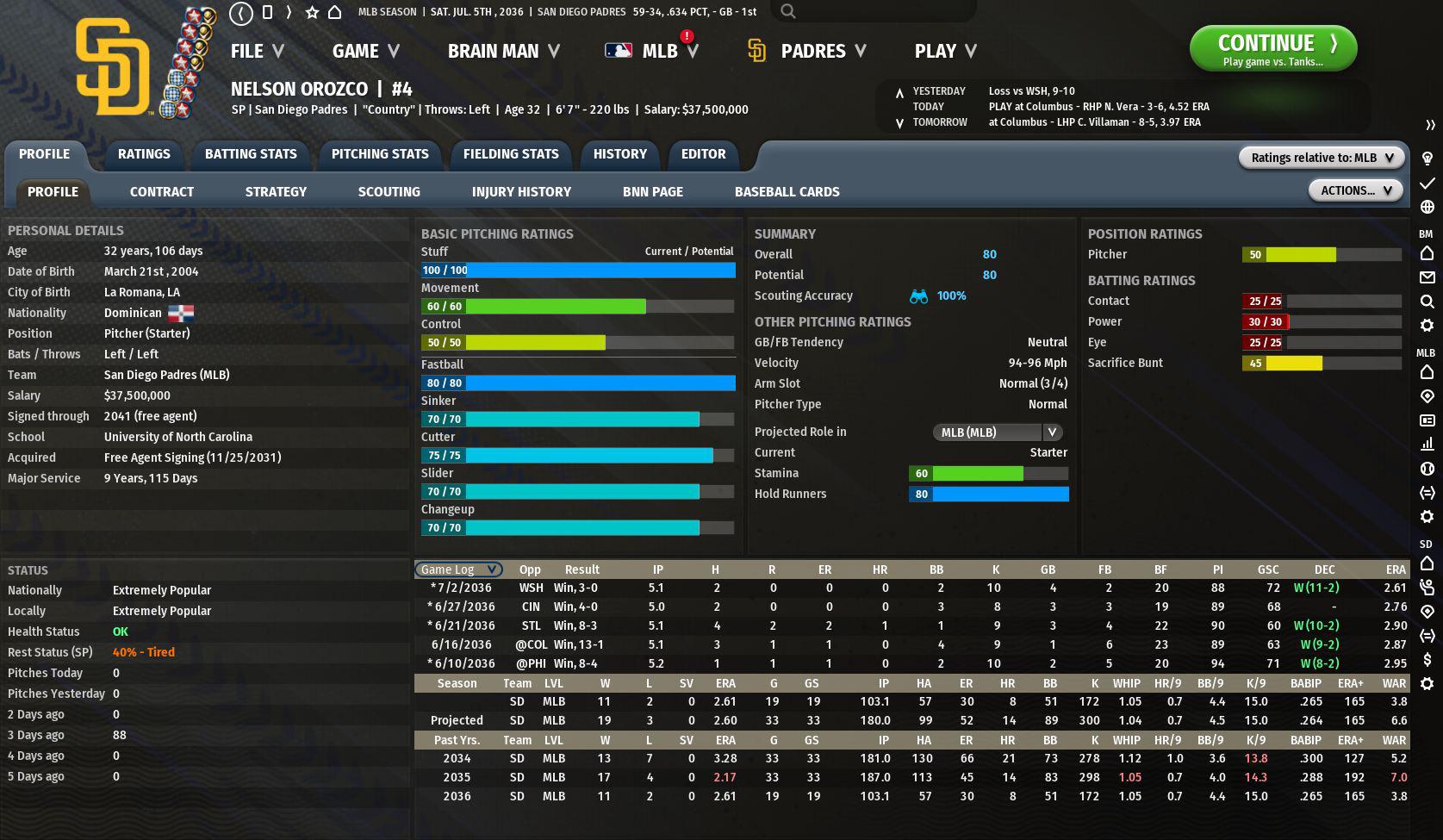Screen dimensions: 1443x840
Task: Switch to the PITCHING STATS tab
Action: coord(380,155)
